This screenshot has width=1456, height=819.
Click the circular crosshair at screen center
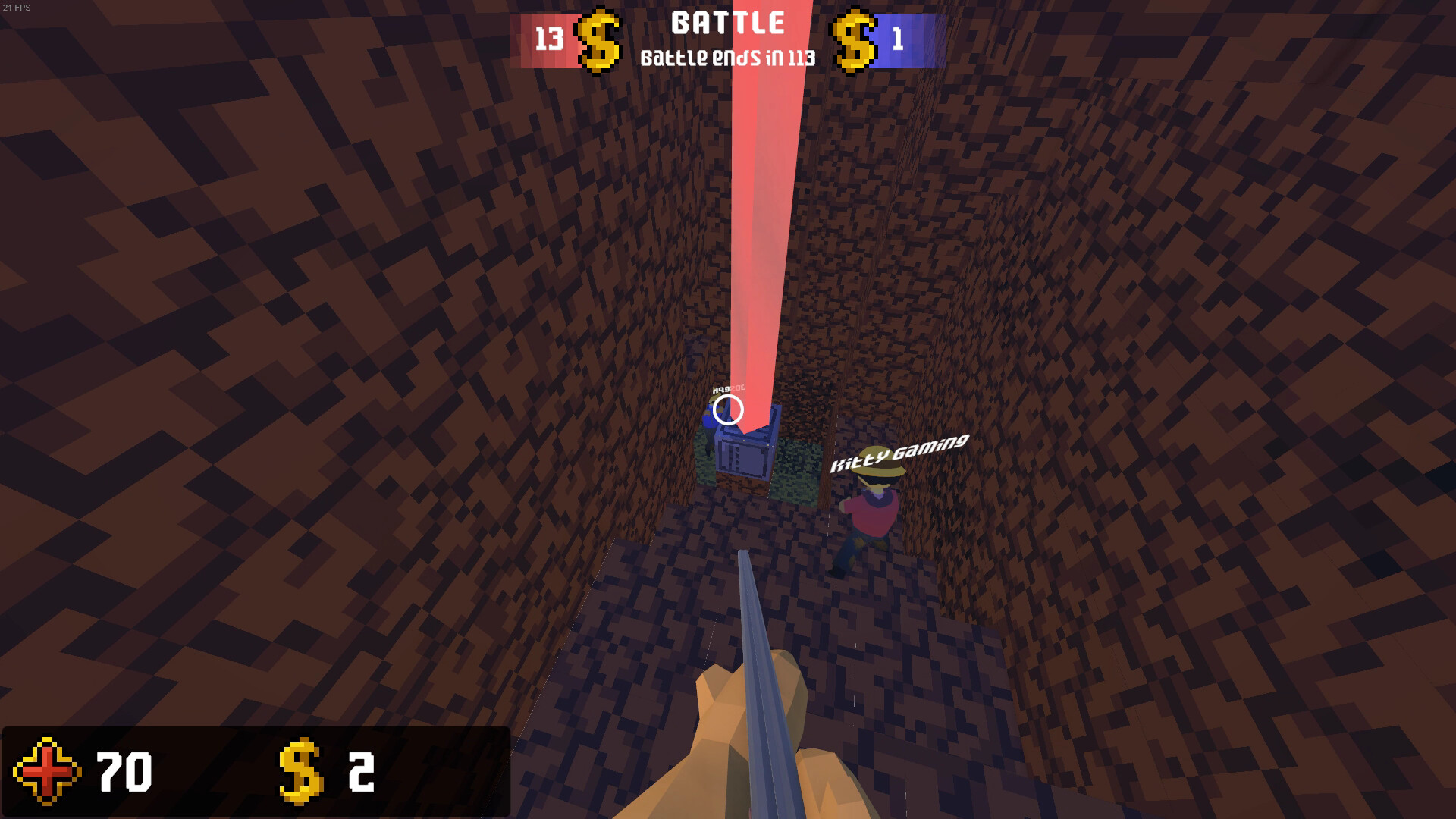726,408
